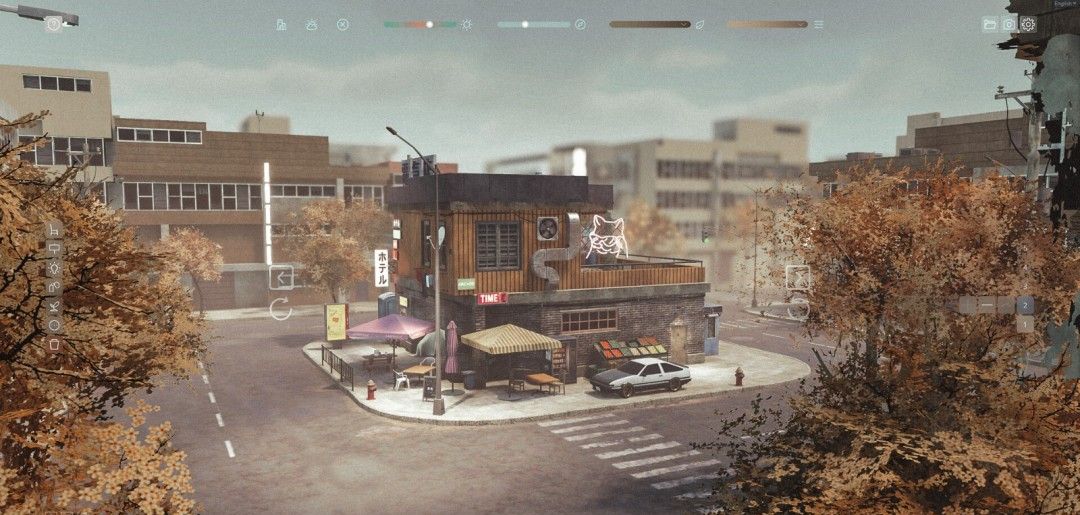Click the circular rotate arrow button
This screenshot has width=1080, height=515.
[x=281, y=309]
